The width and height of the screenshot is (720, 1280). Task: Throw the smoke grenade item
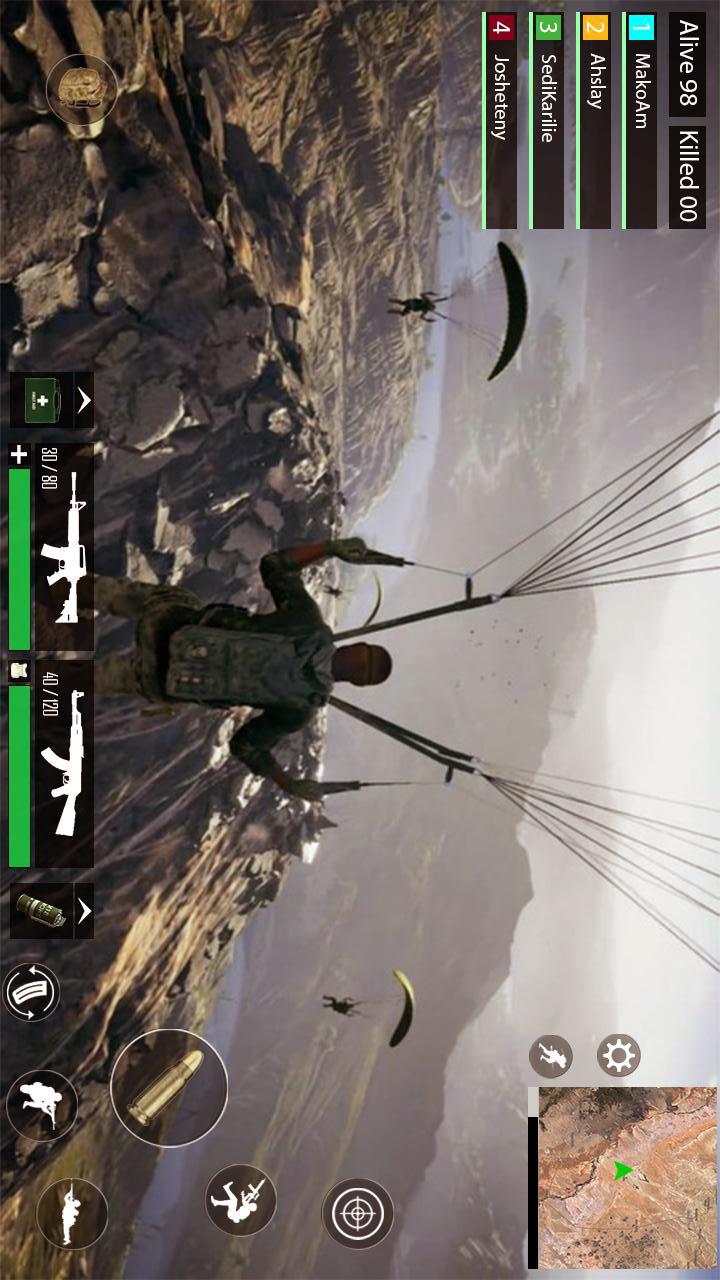click(x=41, y=910)
